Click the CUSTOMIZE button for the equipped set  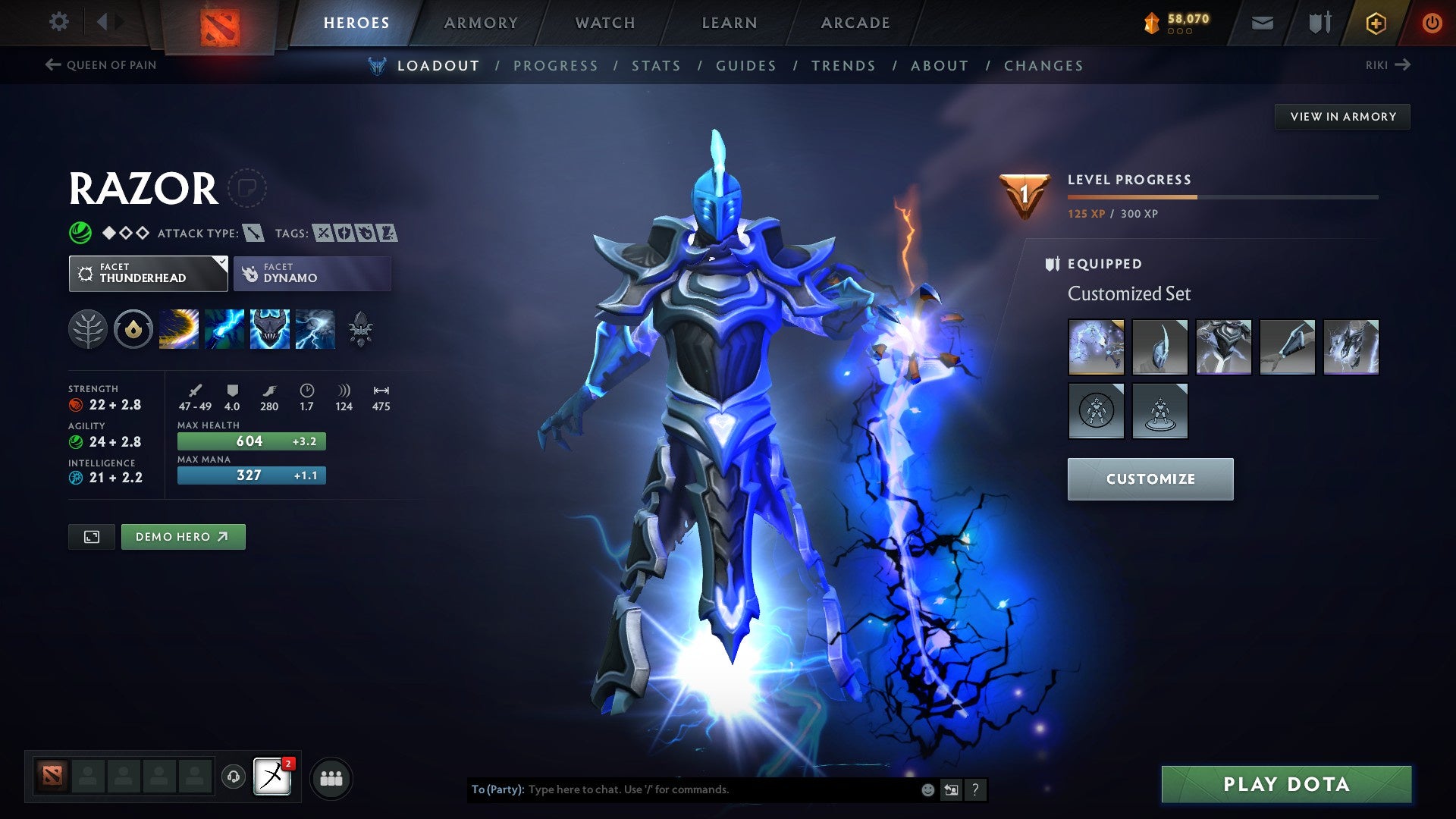click(1150, 479)
